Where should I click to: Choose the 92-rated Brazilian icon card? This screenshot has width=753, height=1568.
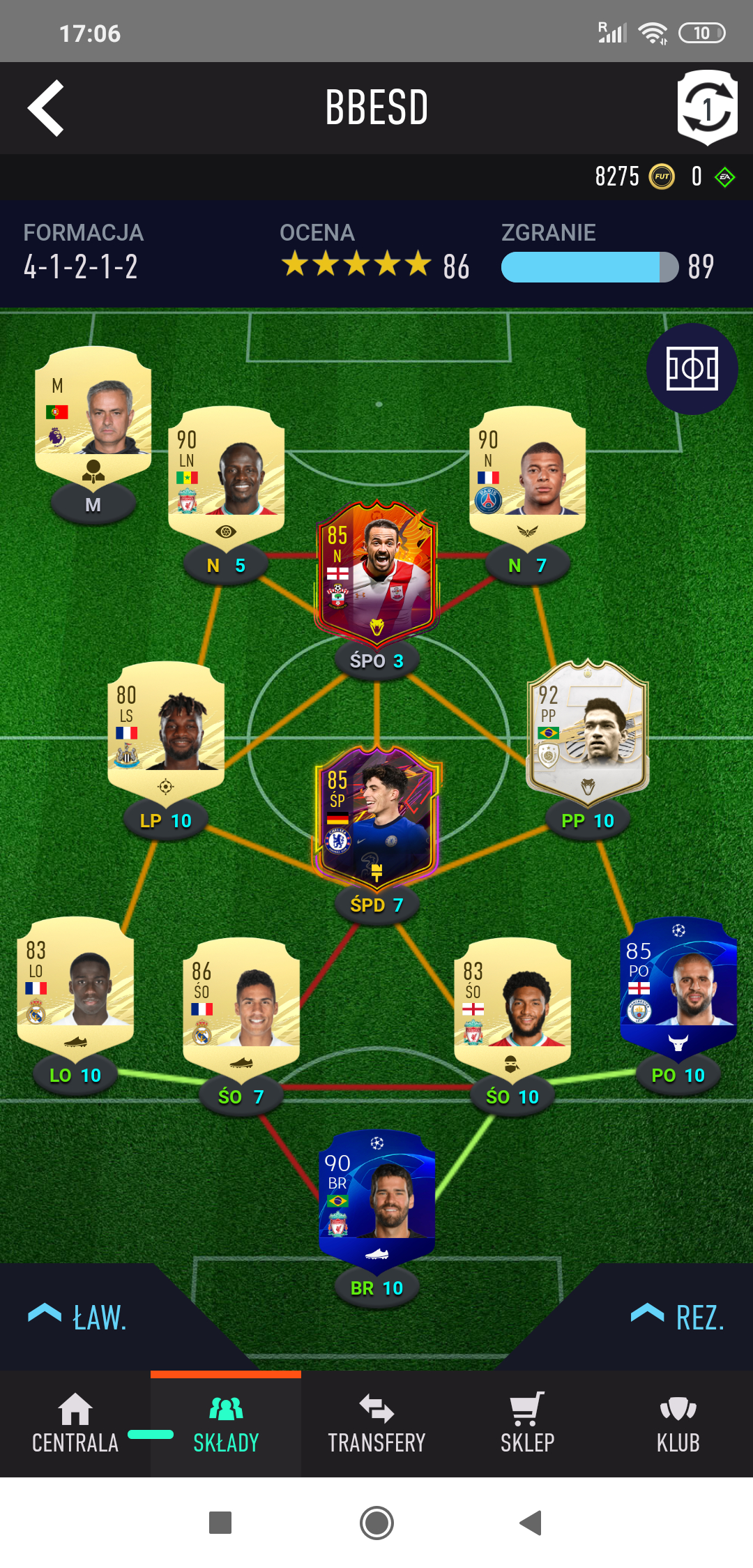tap(588, 729)
